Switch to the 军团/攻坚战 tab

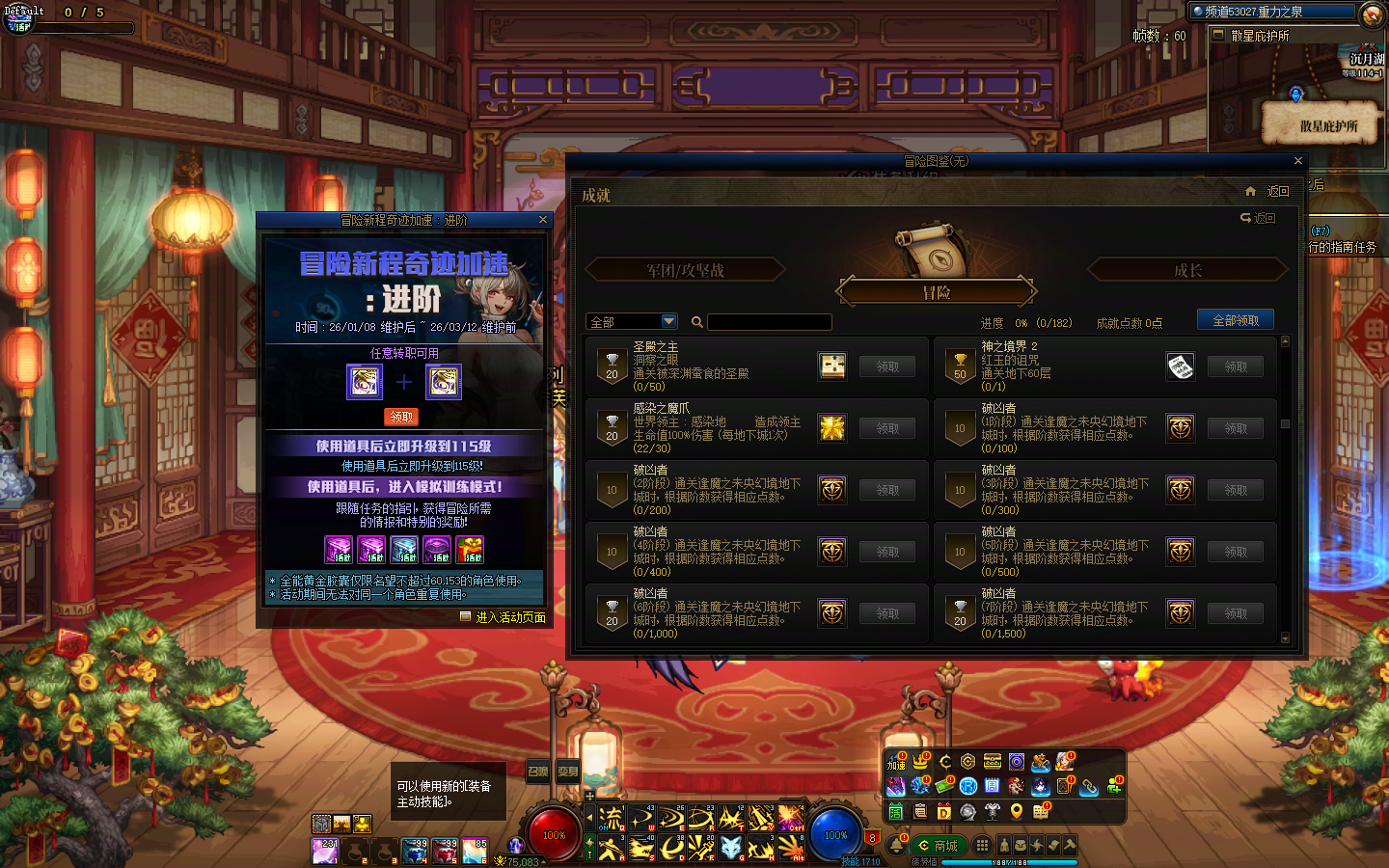[x=685, y=271]
